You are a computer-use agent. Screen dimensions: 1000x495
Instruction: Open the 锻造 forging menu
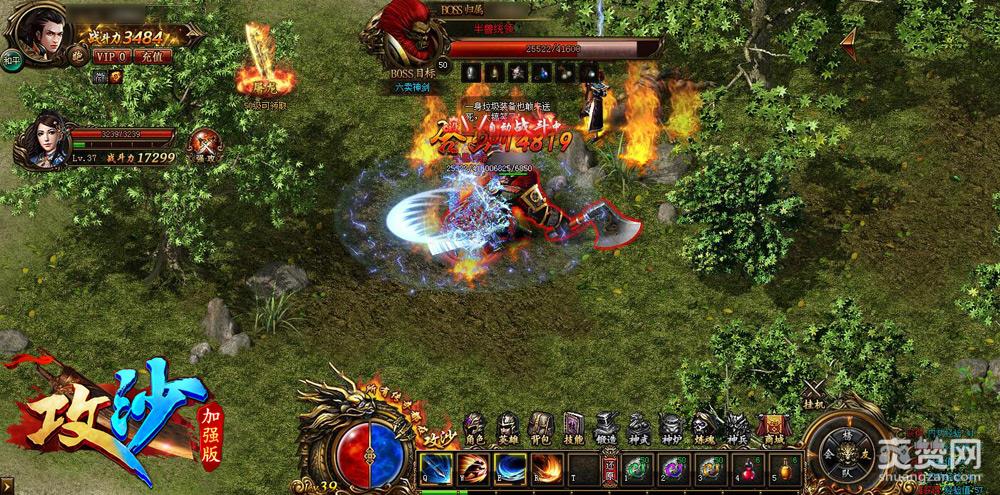click(606, 428)
